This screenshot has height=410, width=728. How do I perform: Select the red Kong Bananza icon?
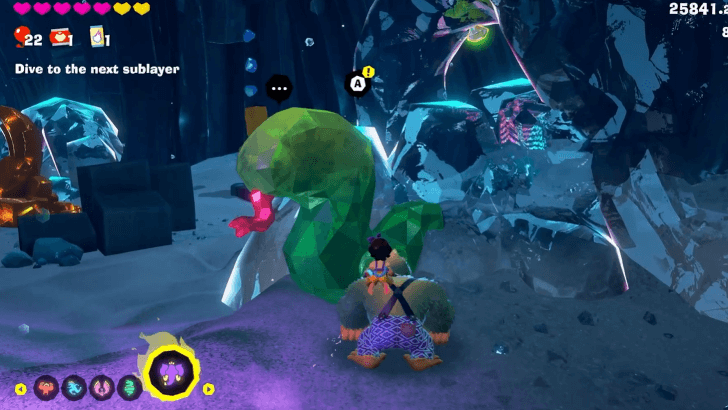click(47, 387)
